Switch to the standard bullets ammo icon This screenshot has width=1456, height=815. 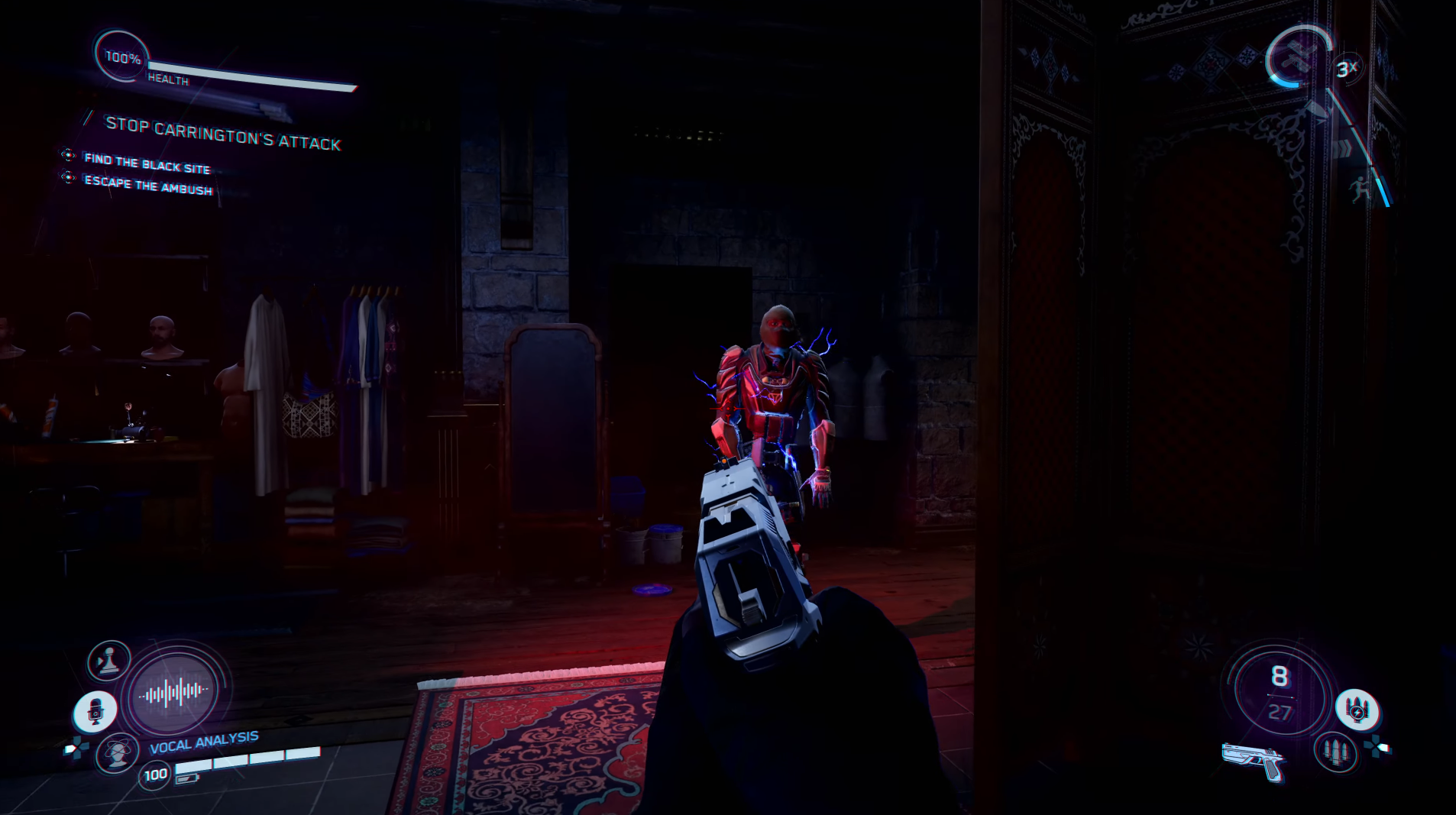coord(1335,751)
